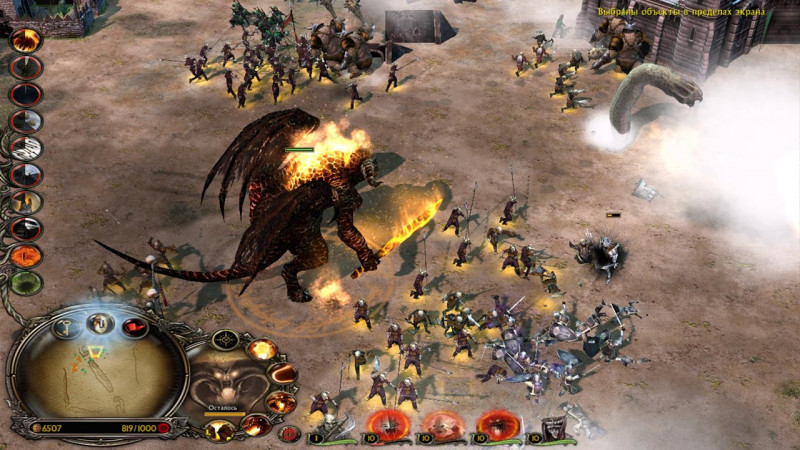Click the red eye button beside unit bar
The image size is (800, 450).
(290, 434)
